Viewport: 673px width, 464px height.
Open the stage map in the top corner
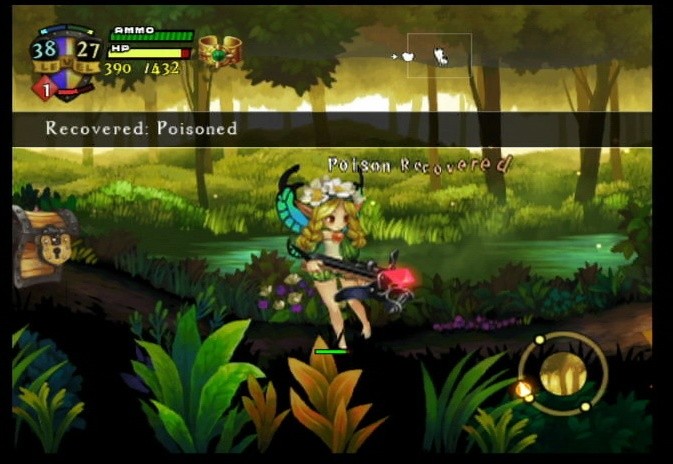pyautogui.click(x=438, y=56)
